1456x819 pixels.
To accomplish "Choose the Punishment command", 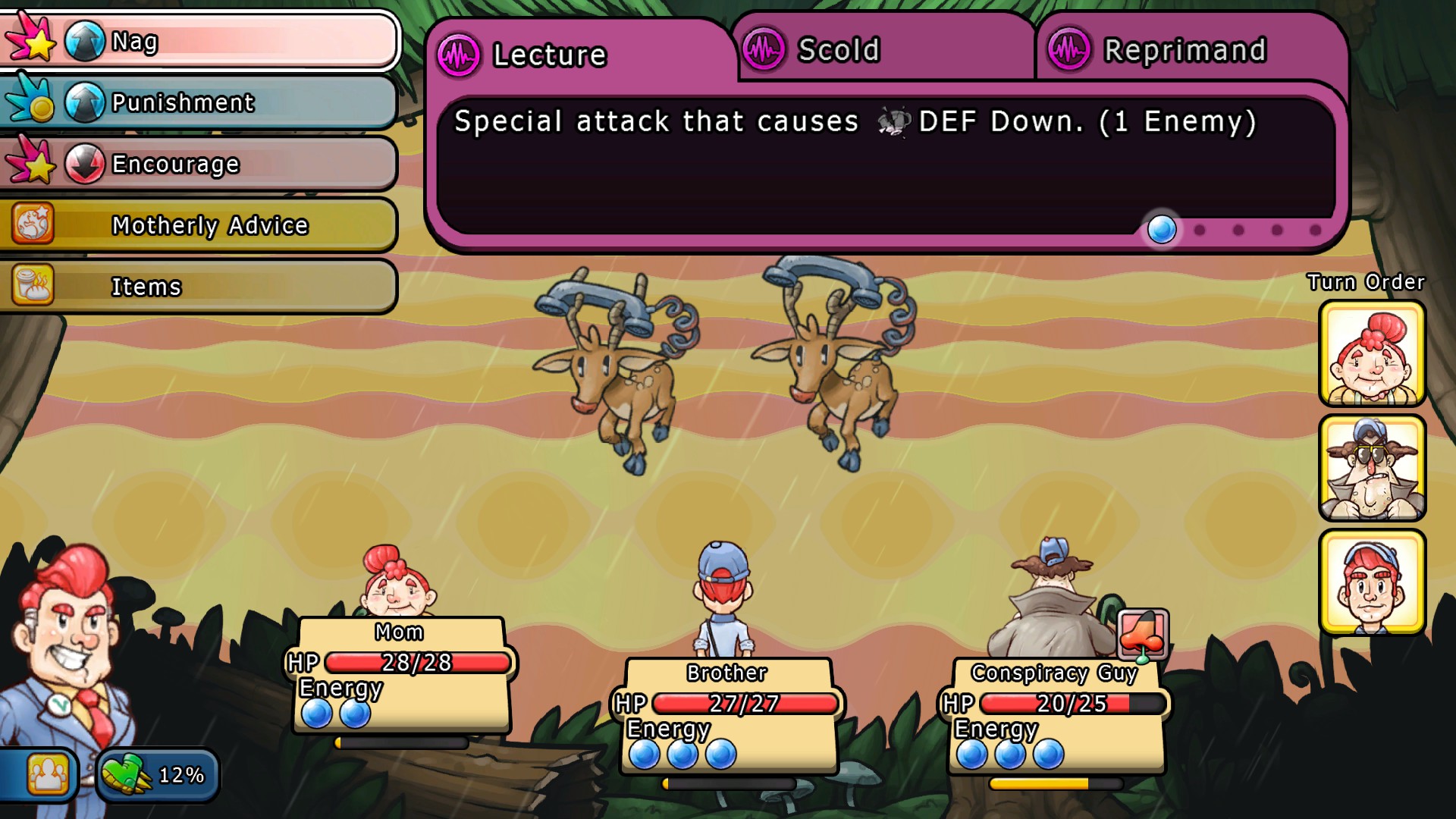I will point(199,102).
